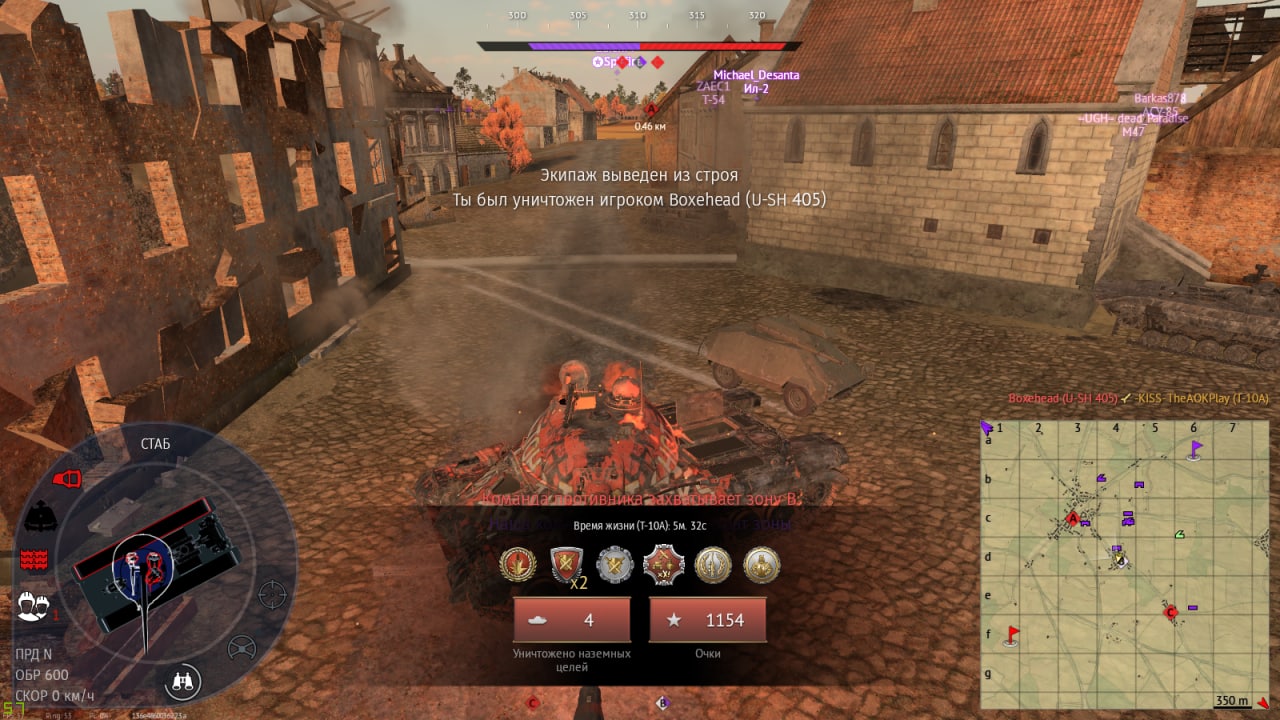The height and width of the screenshot is (720, 1280).
Task: Click the red engine damage indicator
Action: point(66,479)
